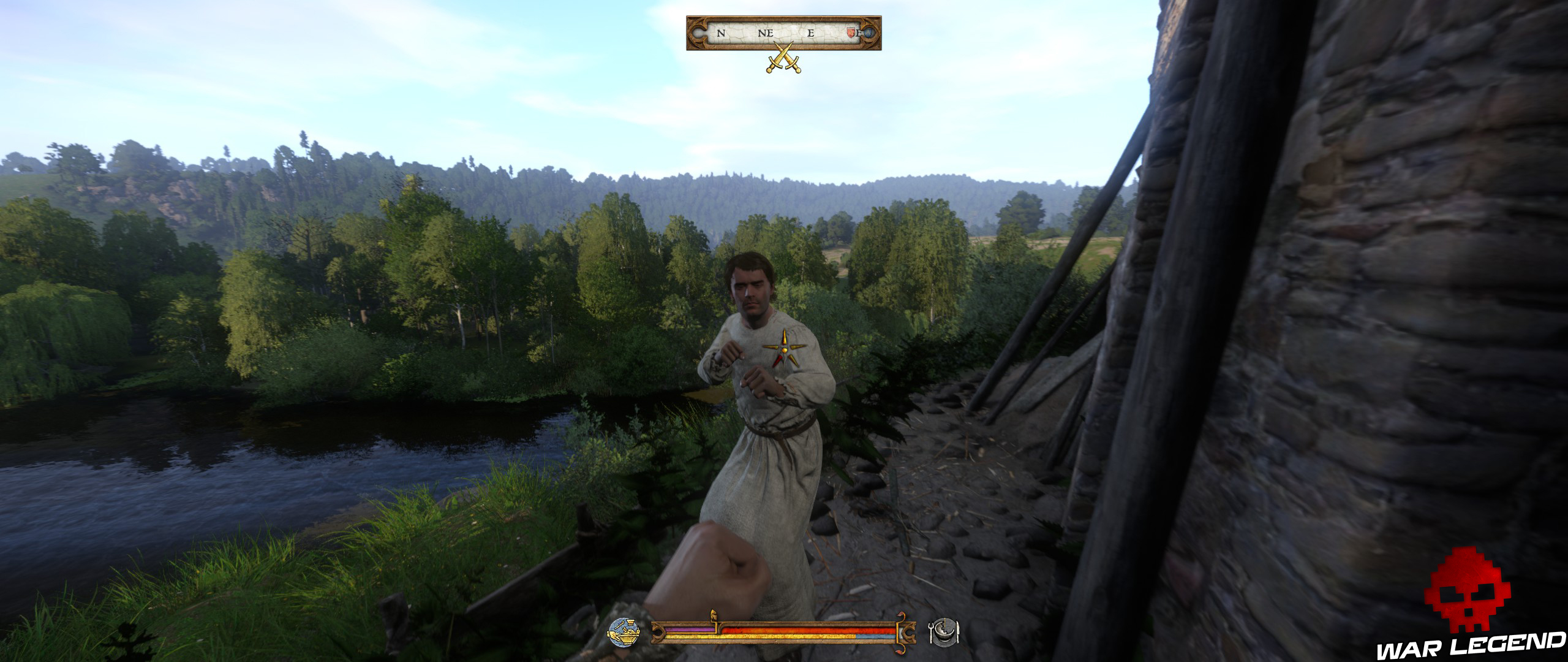Click the E letter on the compass bar

811,32
